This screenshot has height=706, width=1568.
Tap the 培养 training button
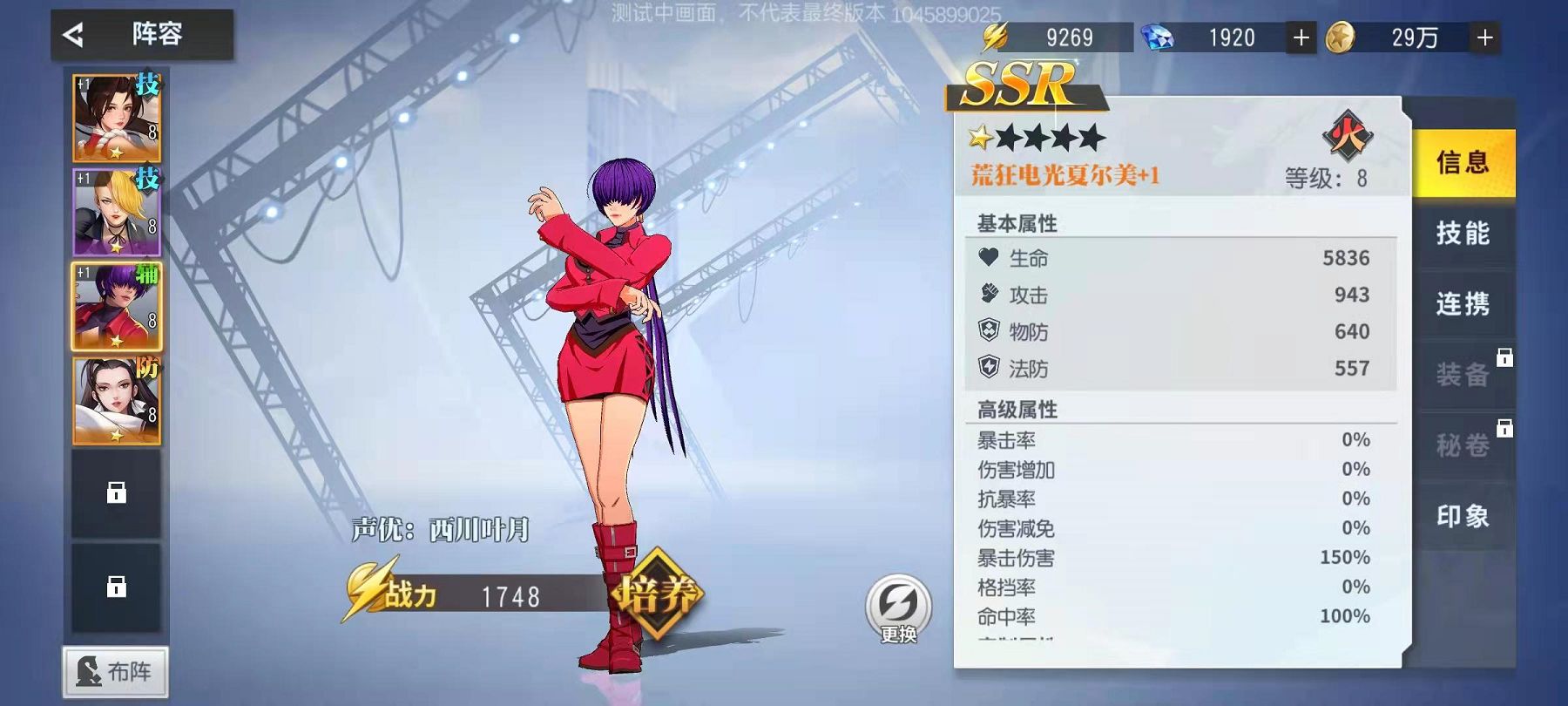658,594
